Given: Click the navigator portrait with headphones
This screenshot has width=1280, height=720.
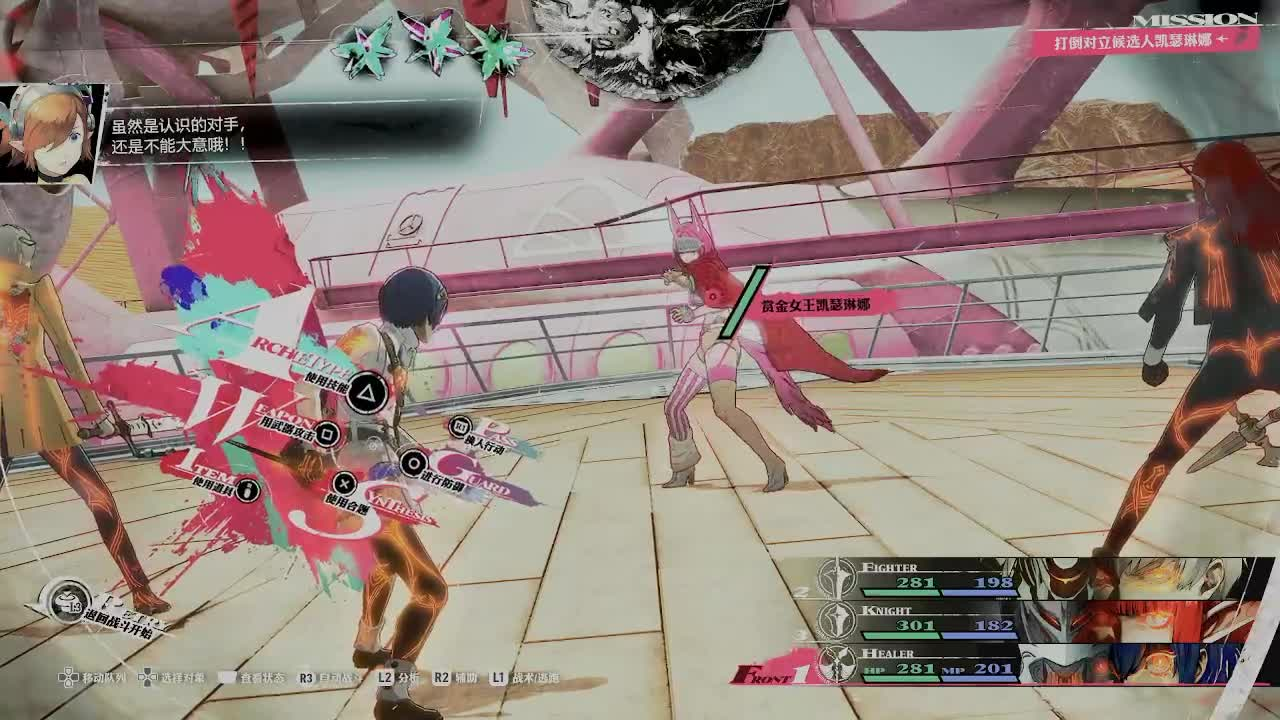Looking at the screenshot, I should pos(52,134).
